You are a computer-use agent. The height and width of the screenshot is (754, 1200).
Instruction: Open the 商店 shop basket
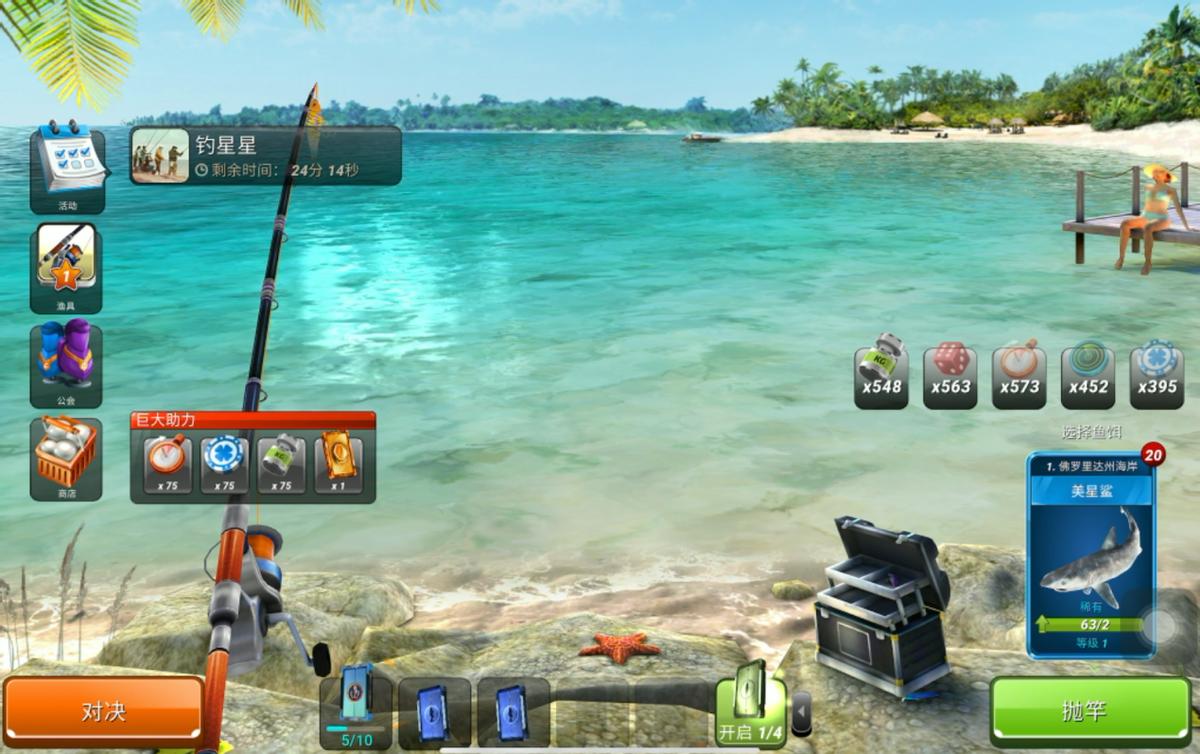(x=67, y=459)
